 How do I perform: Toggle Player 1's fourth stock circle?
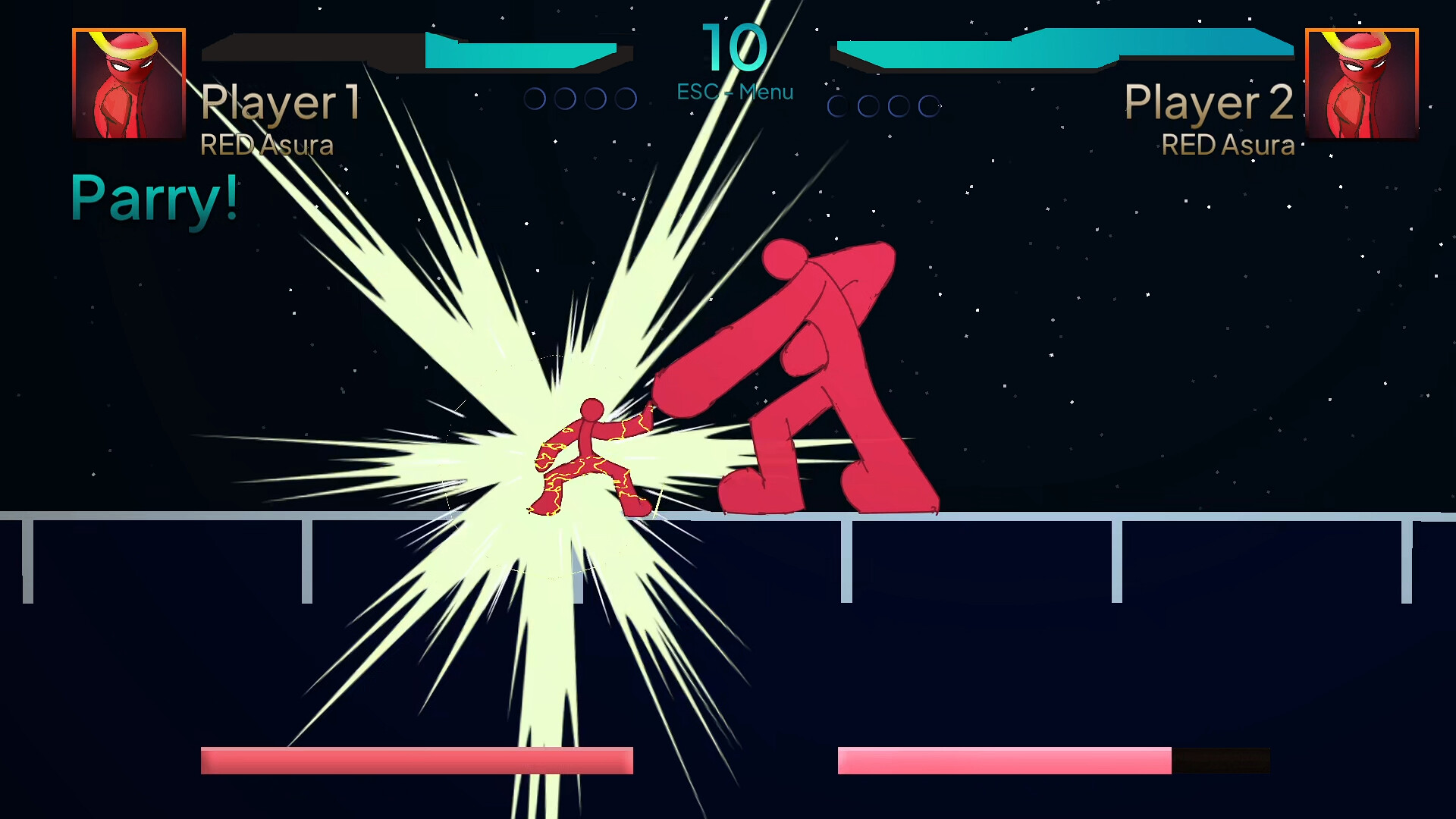point(626,97)
